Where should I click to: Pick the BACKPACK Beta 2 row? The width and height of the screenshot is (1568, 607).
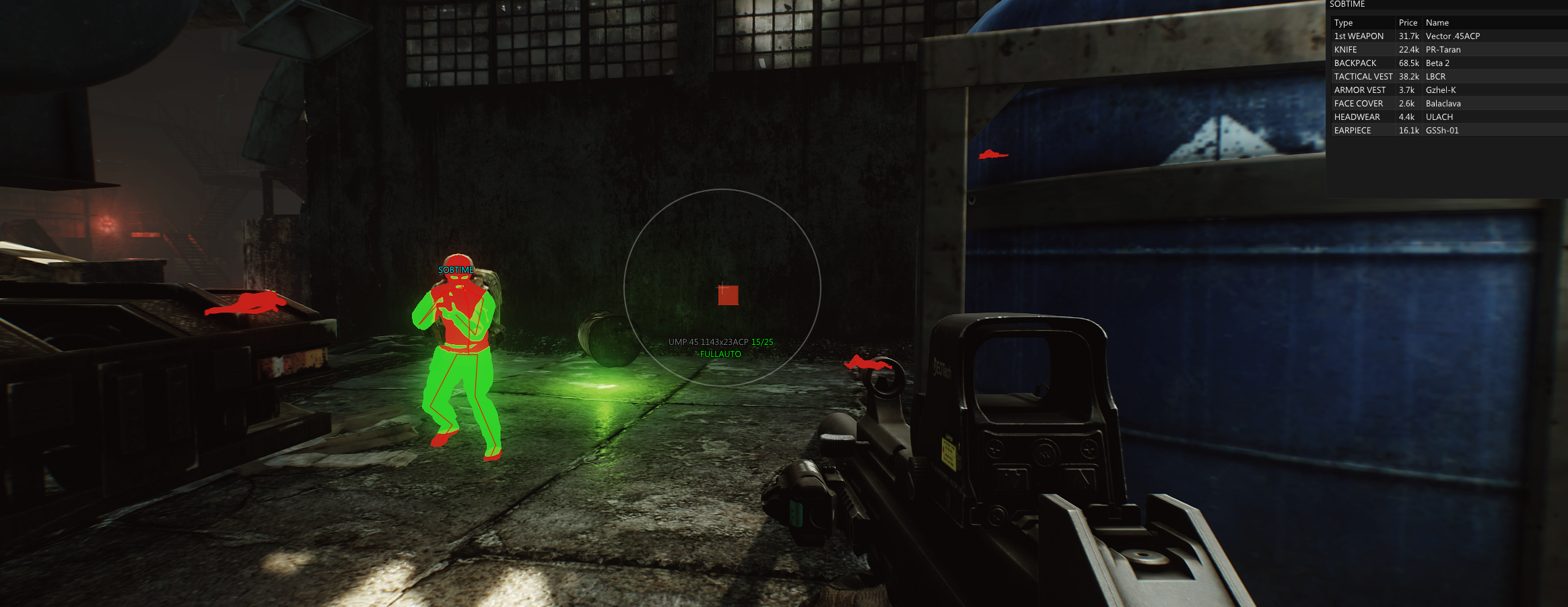point(1447,63)
